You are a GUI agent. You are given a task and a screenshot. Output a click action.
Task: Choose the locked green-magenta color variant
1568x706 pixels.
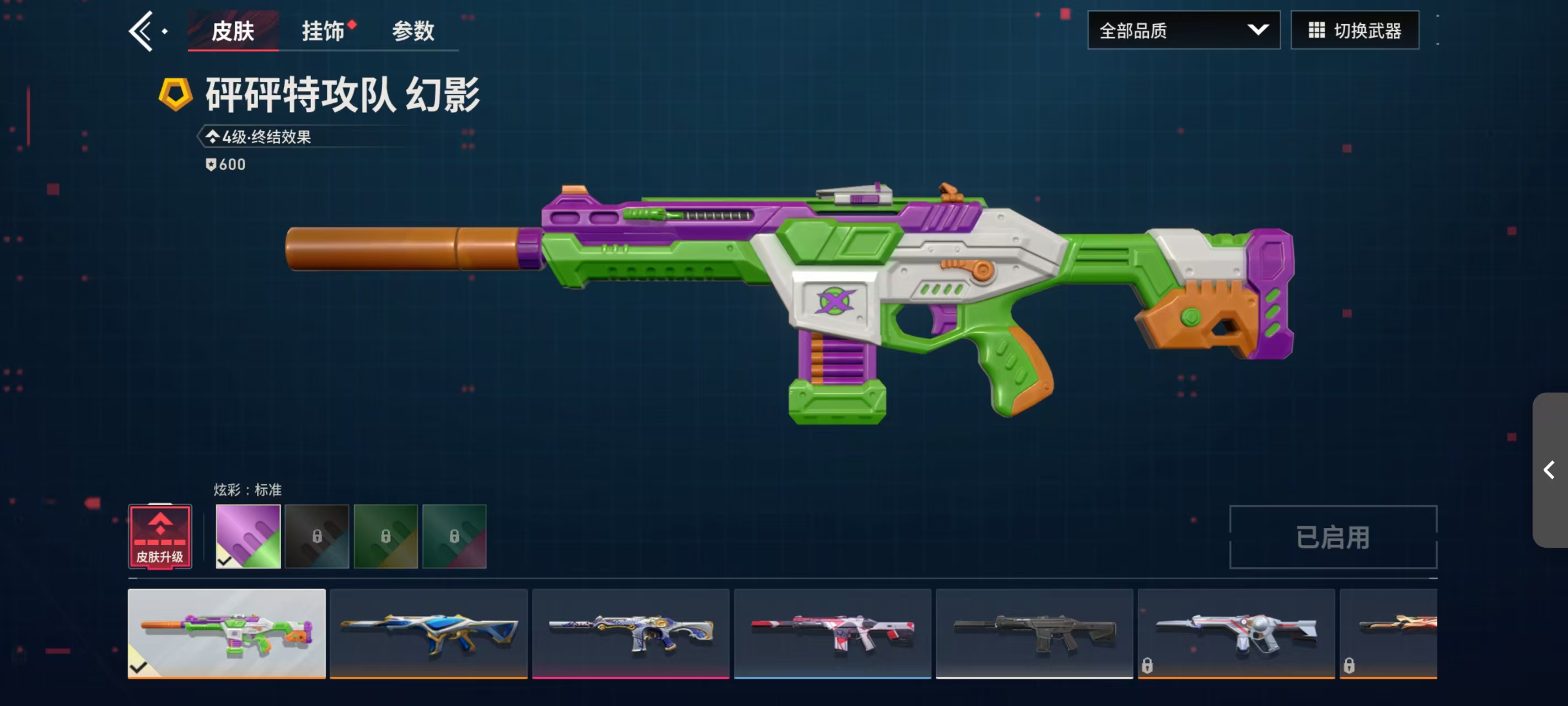tap(455, 537)
